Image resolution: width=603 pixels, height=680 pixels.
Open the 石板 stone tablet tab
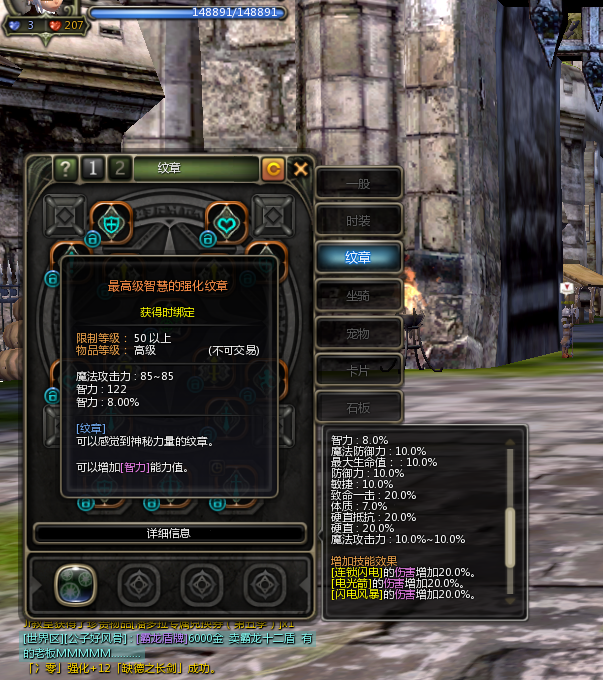358,406
